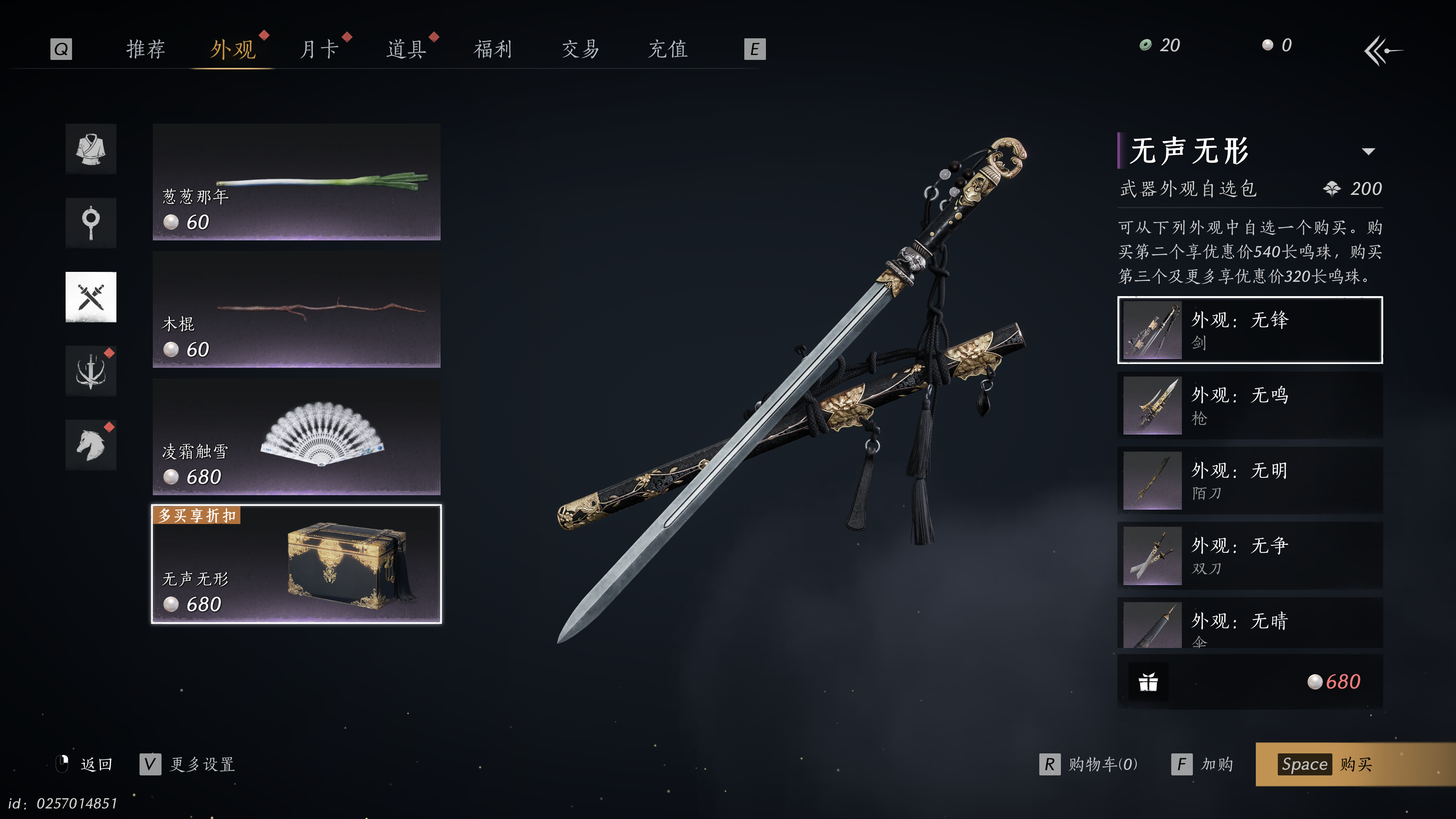Pick the 无声无形 chest bundle
The height and width of the screenshot is (819, 1456).
click(x=296, y=564)
